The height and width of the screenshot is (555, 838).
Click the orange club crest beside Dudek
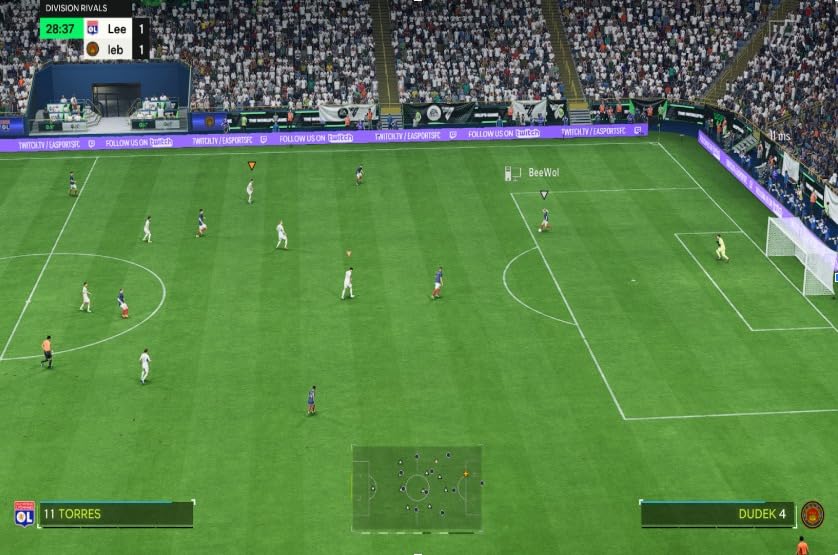click(x=812, y=514)
